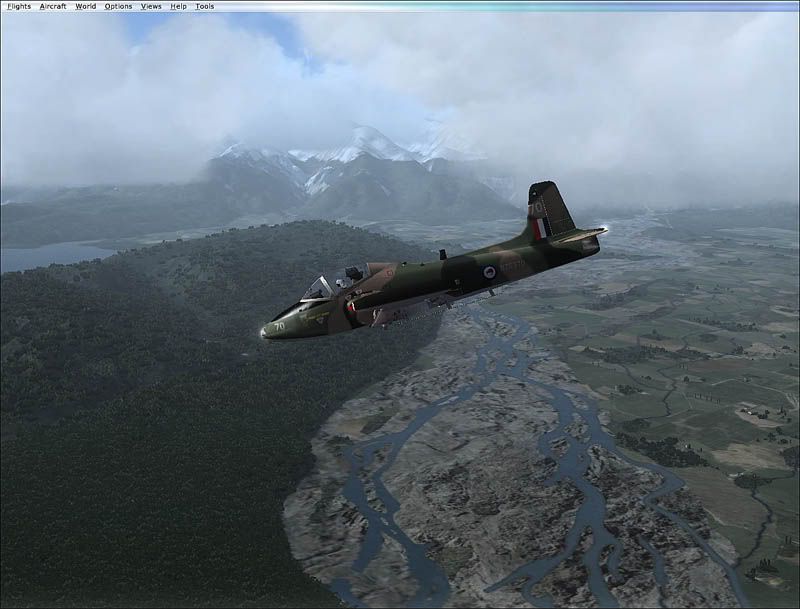Open the Aircraft menu

click(53, 6)
